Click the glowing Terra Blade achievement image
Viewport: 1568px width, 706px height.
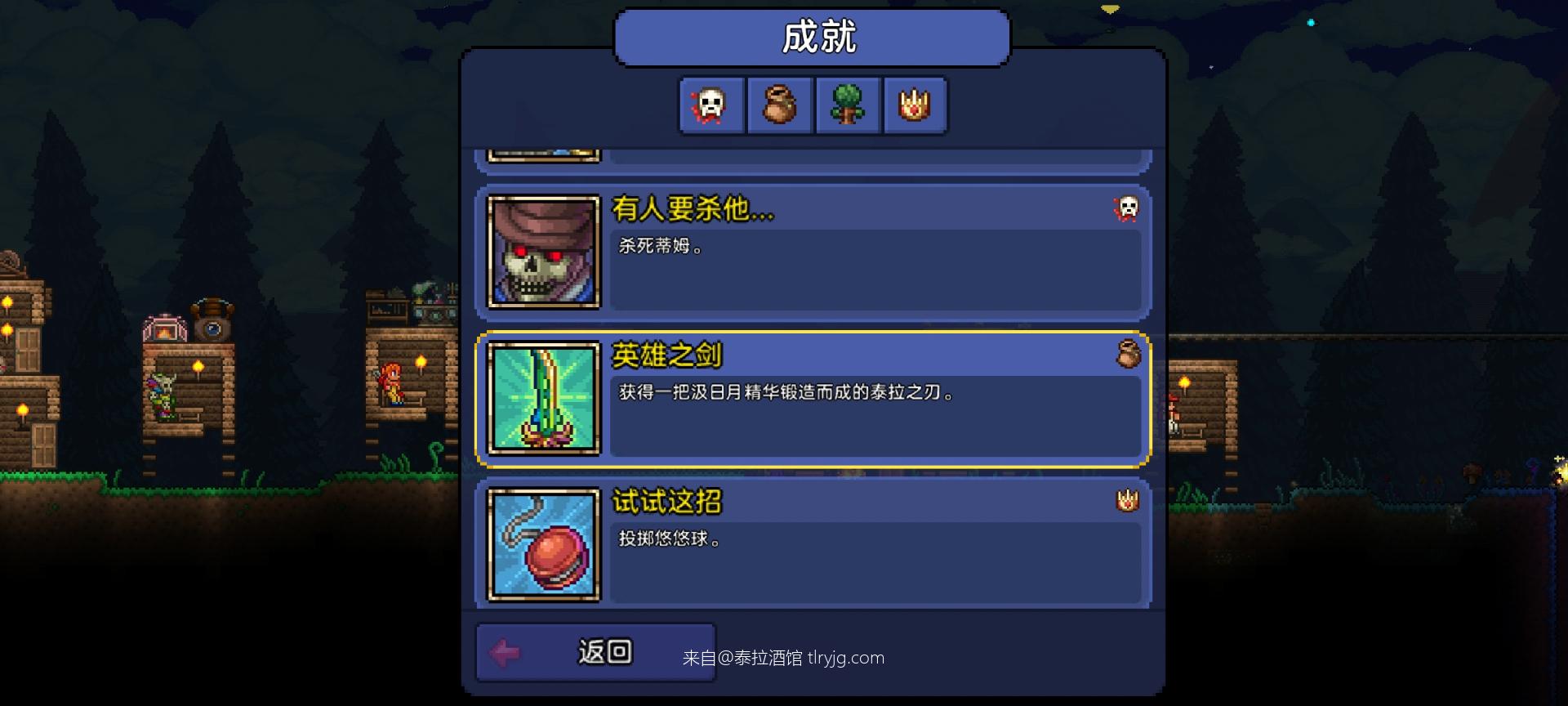[x=542, y=400]
